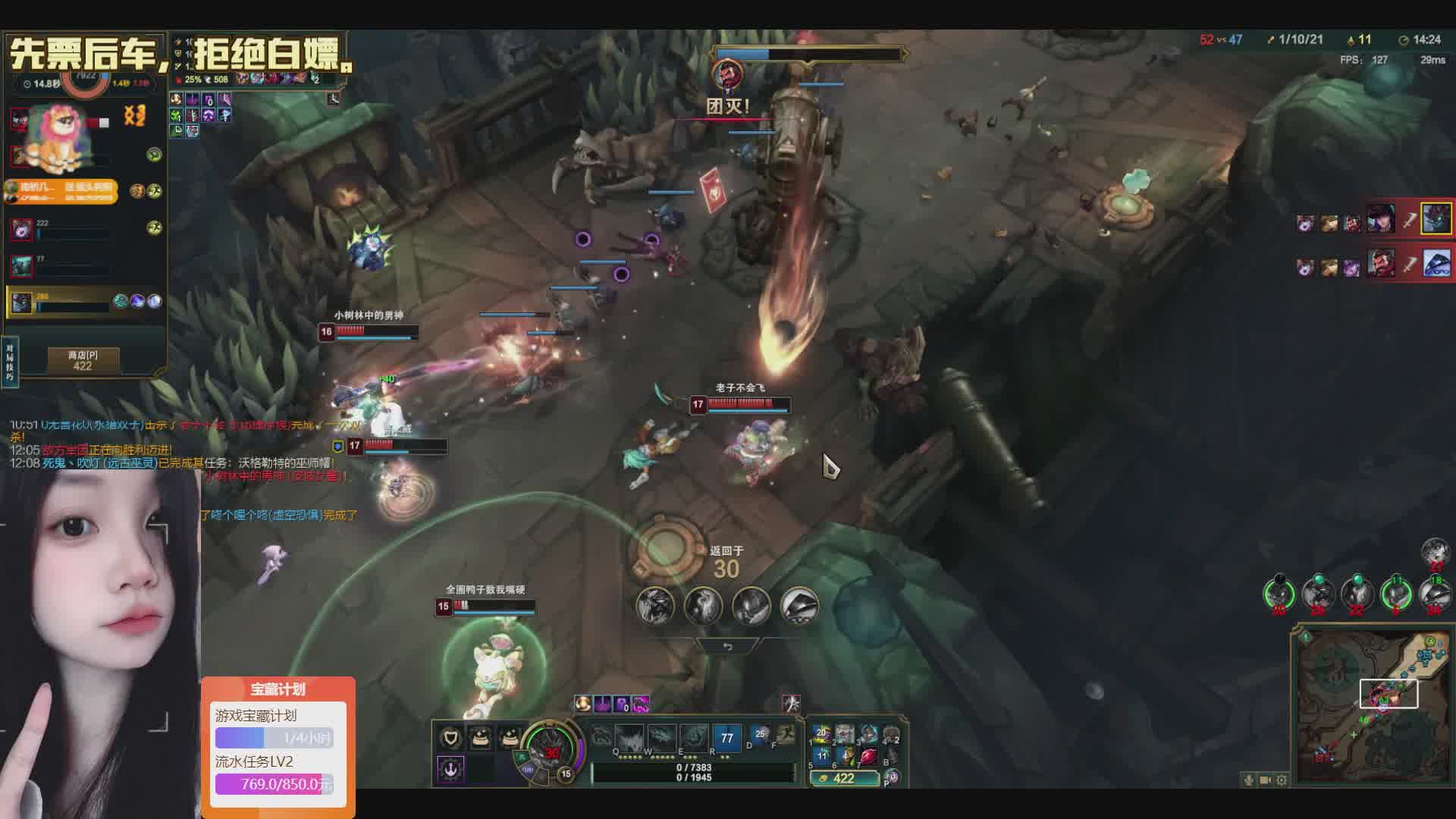Open the shop via 商店[P] button
The width and height of the screenshot is (1456, 819).
pos(83,360)
